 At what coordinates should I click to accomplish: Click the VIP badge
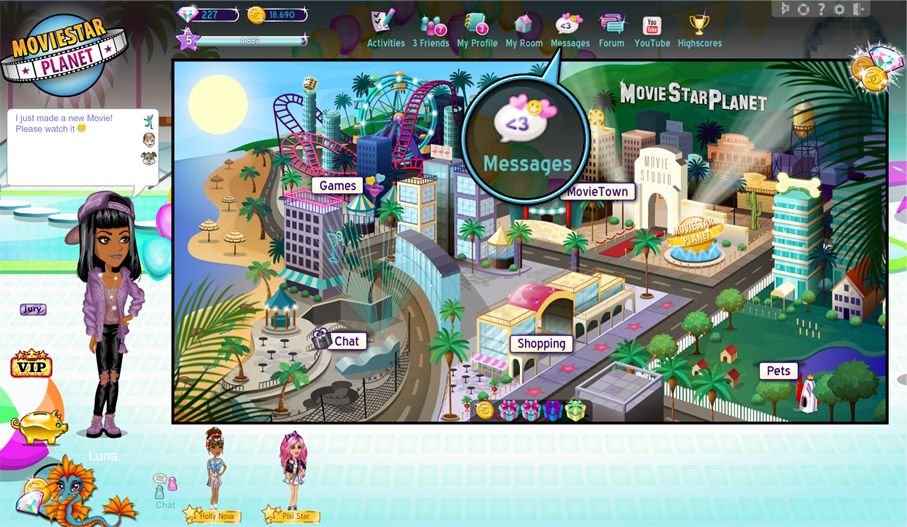click(x=30, y=365)
